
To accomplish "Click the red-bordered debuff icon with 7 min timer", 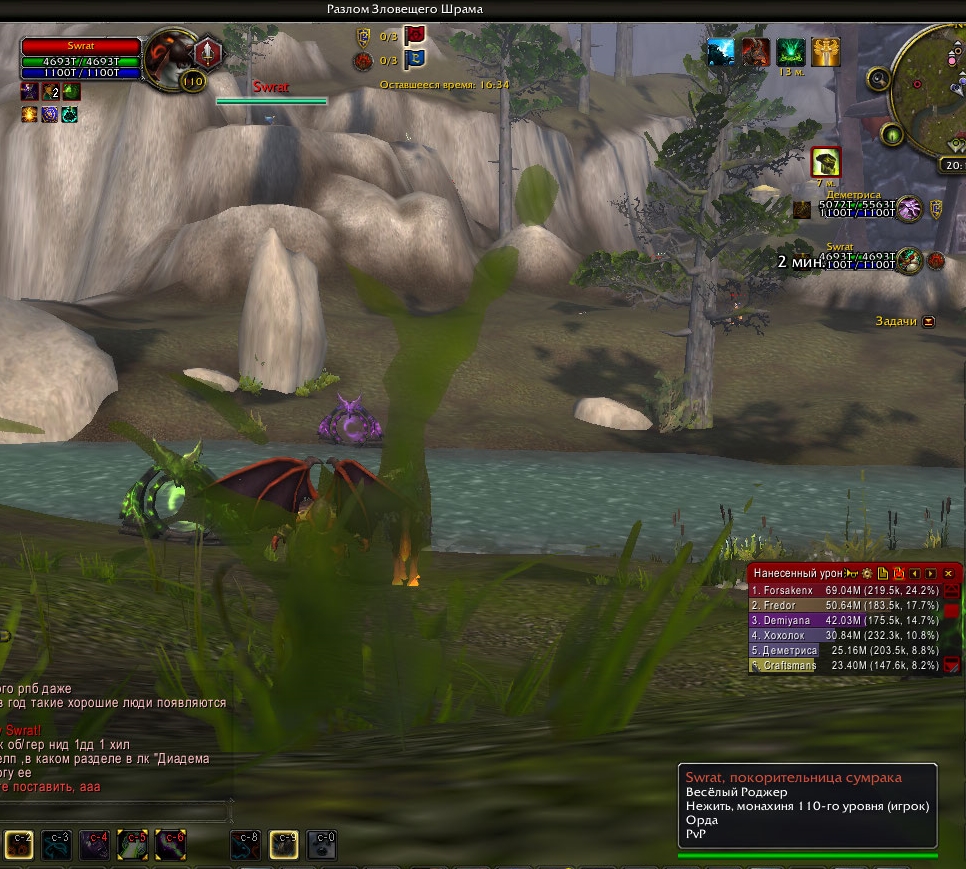I will tap(825, 161).
